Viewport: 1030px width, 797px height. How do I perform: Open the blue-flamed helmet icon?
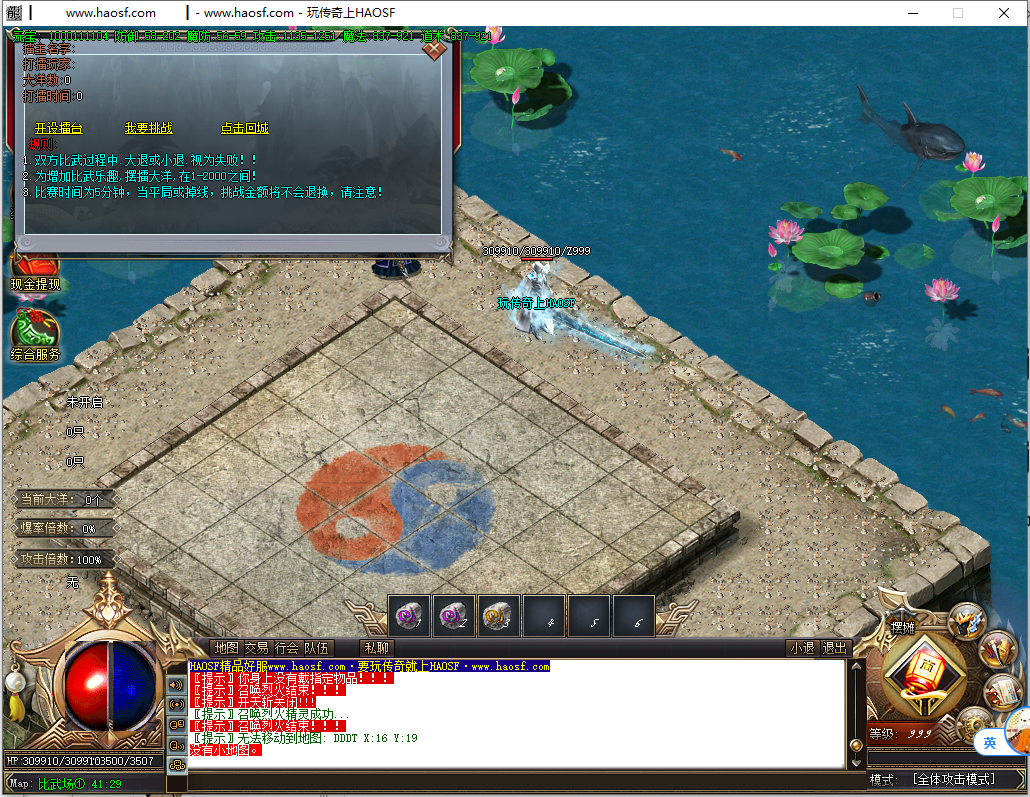pyautogui.click(x=966, y=620)
